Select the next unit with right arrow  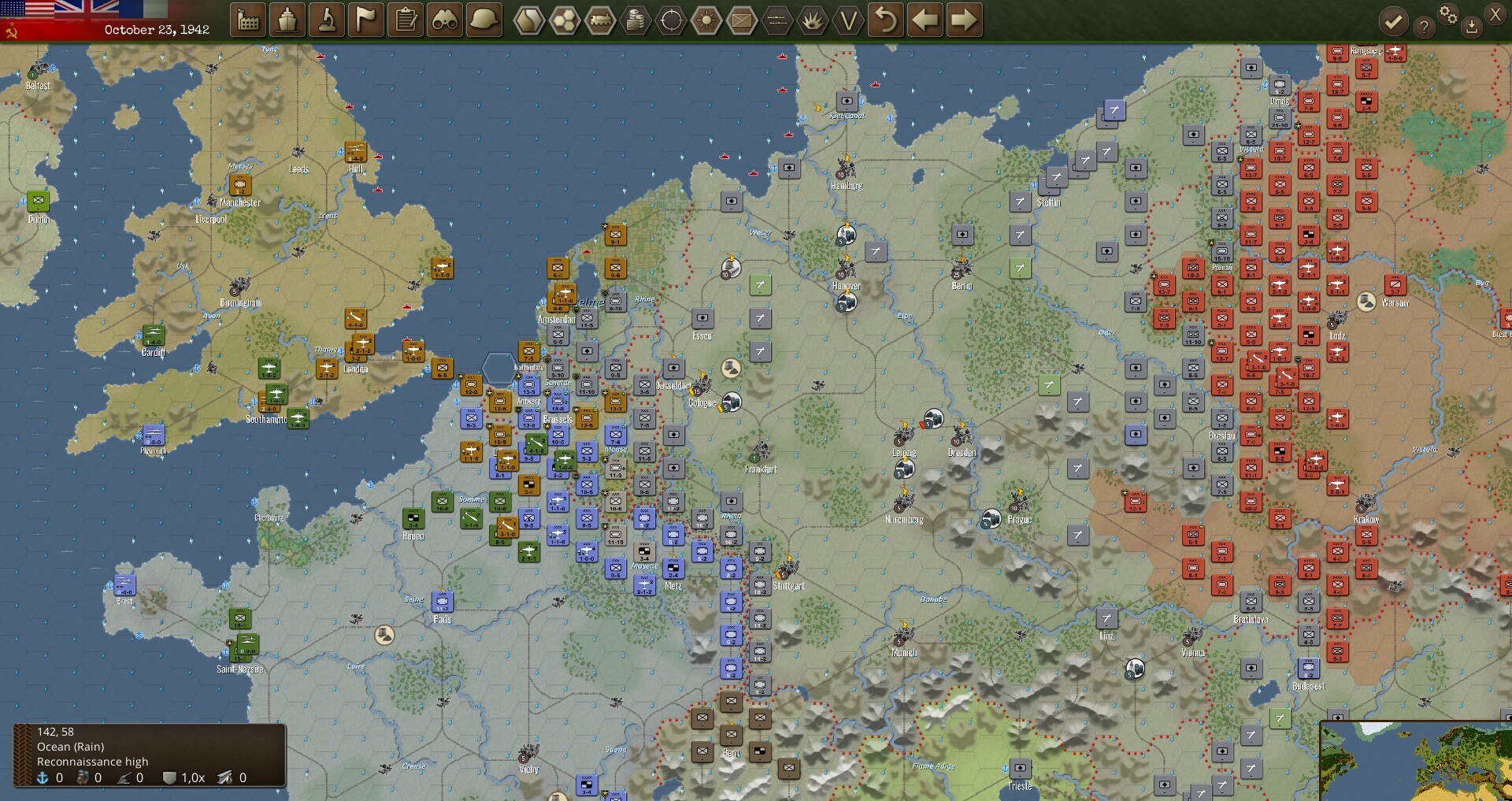pos(963,20)
